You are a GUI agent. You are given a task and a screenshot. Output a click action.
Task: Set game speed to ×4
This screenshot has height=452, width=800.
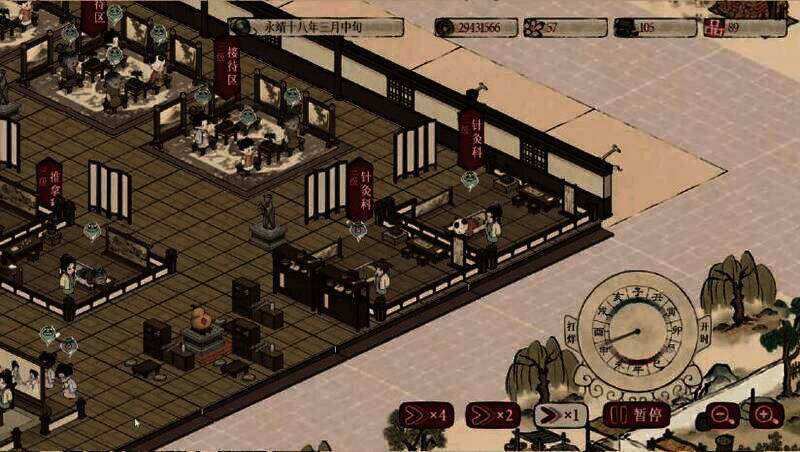tap(425, 414)
